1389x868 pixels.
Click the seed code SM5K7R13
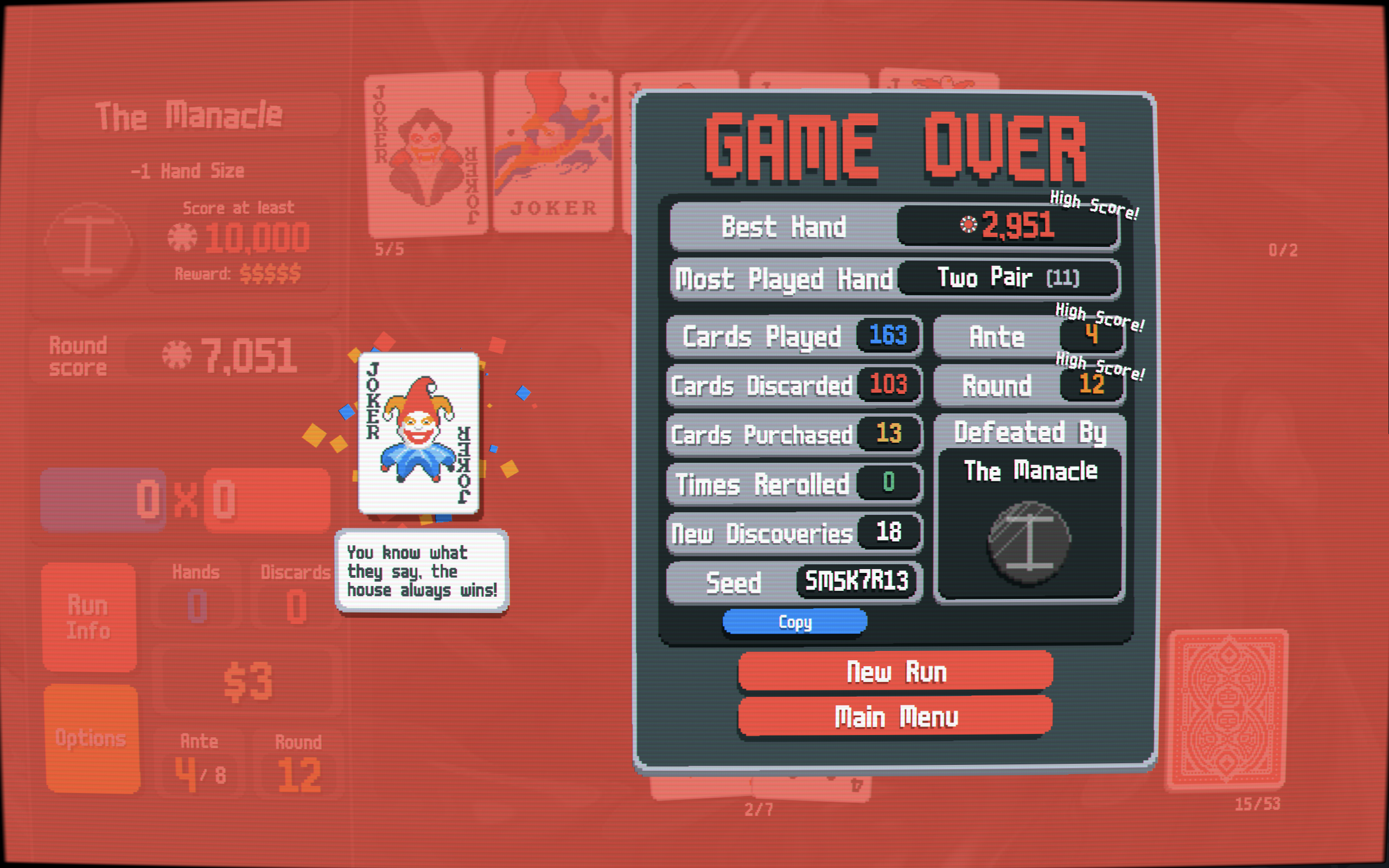click(856, 582)
